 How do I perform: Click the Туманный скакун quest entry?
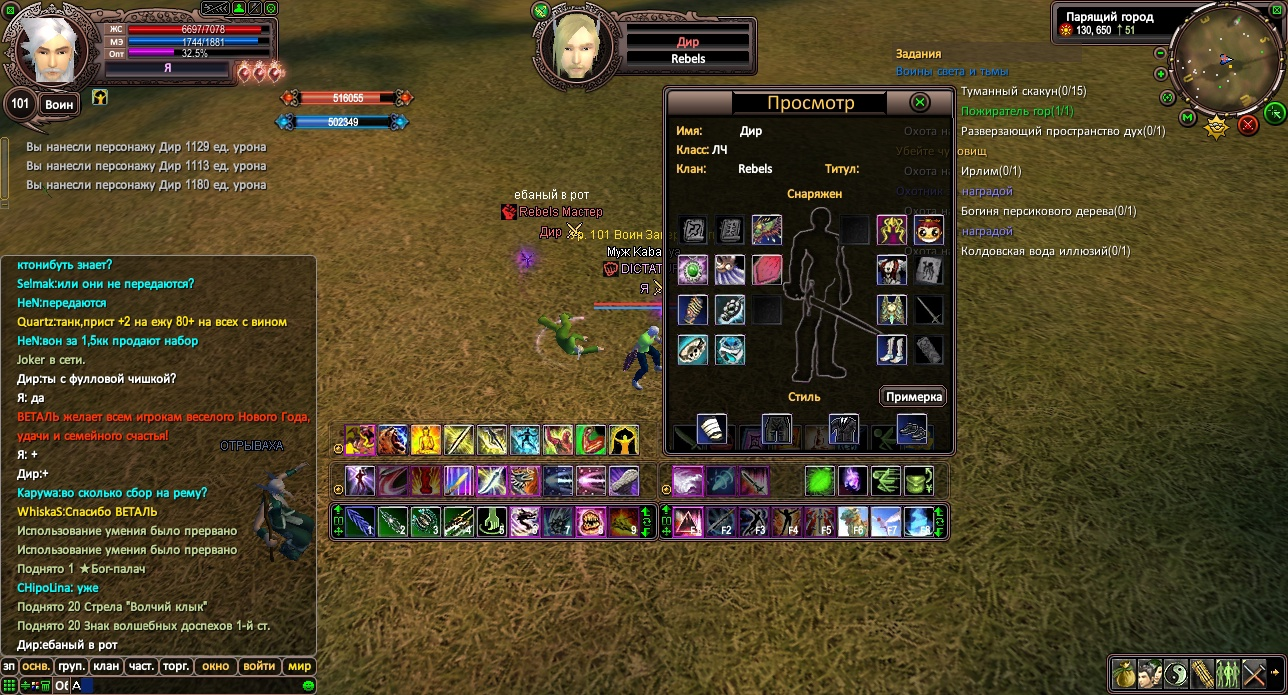click(1023, 91)
